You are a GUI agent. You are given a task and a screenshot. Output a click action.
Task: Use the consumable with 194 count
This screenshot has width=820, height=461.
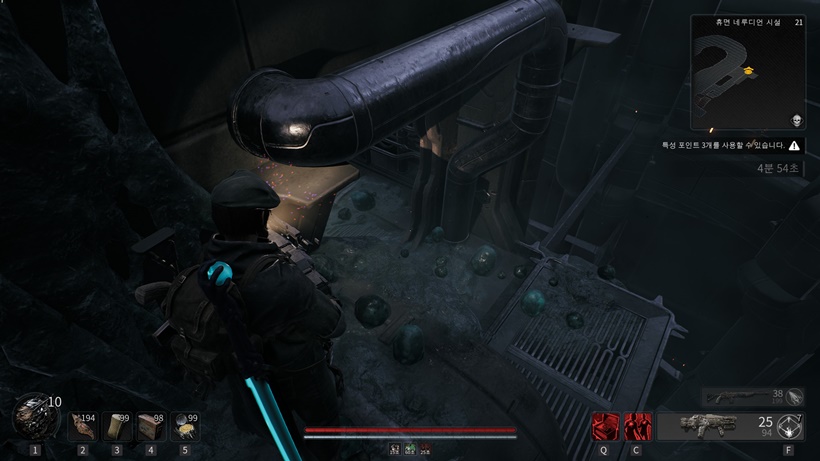pos(83,427)
